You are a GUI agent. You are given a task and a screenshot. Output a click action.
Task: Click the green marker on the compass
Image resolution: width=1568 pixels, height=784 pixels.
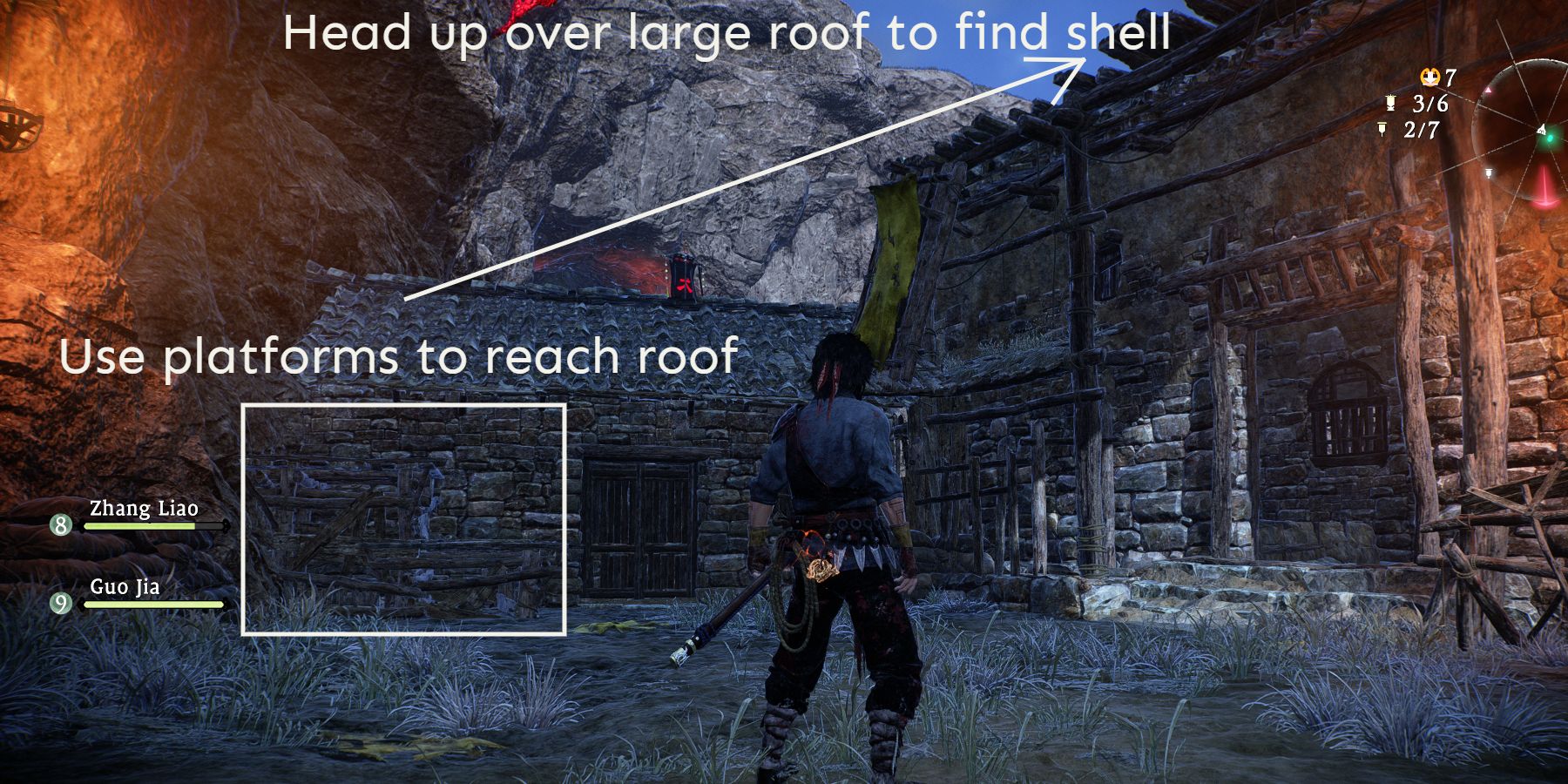1550,139
